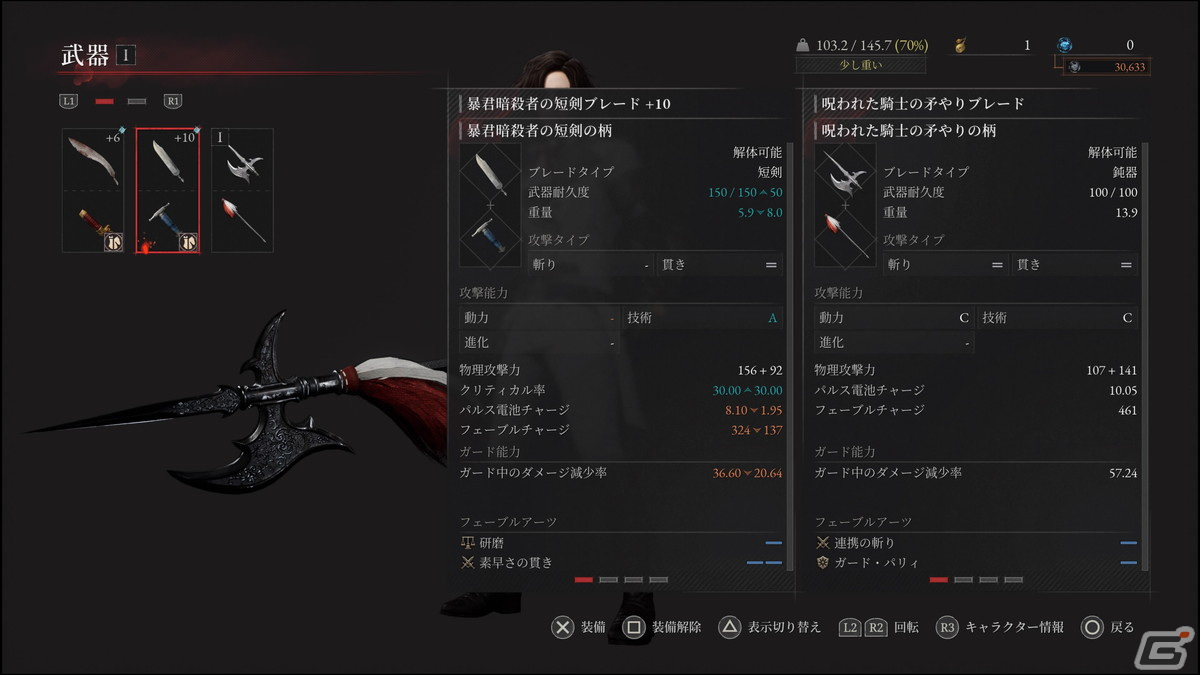This screenshot has height=675, width=1200.
Task: Select the 素早さの貫き fable art row
Action: tap(620, 562)
